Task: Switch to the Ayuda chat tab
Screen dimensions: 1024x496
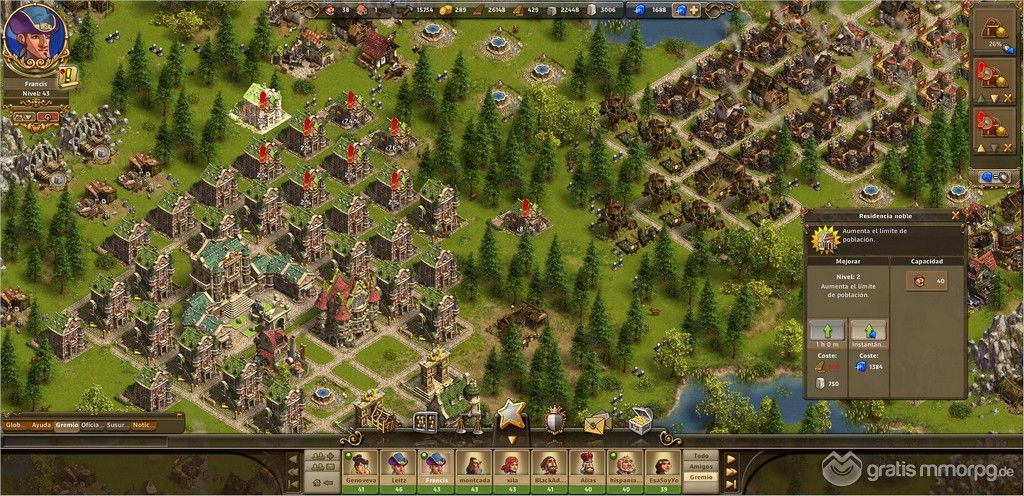Action: [x=40, y=425]
